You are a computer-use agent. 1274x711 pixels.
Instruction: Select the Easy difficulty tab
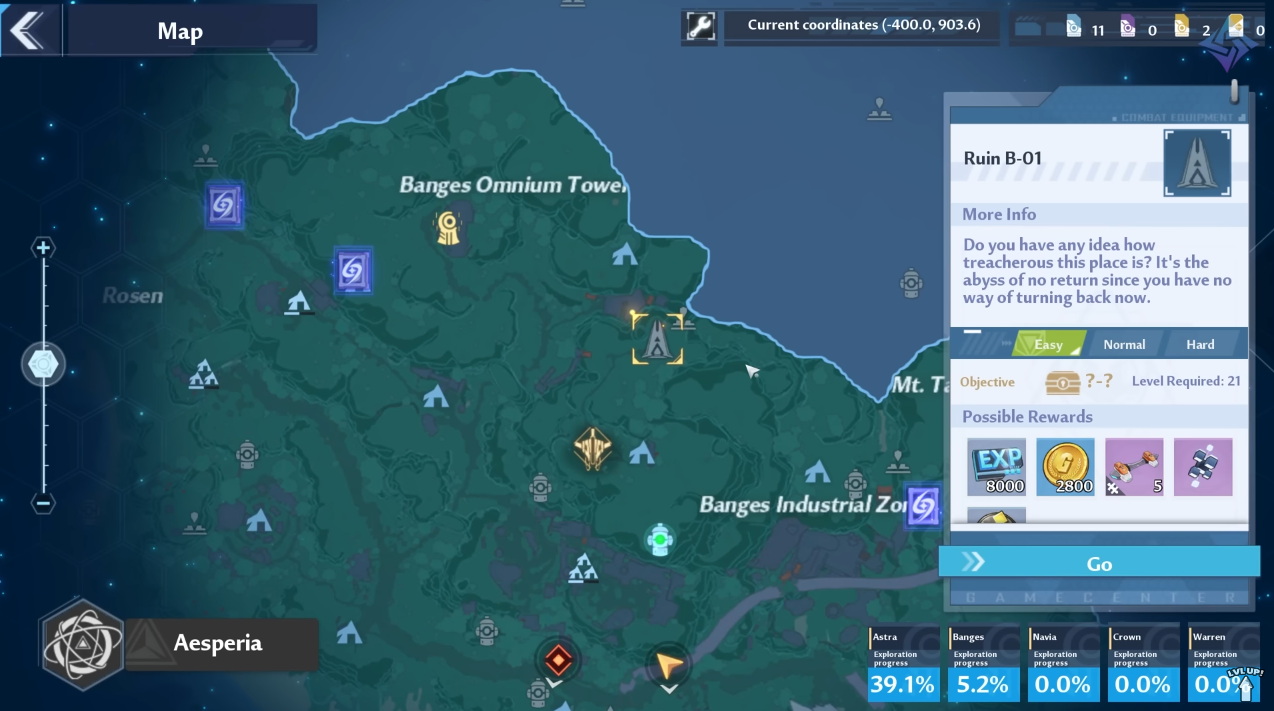click(x=1047, y=344)
